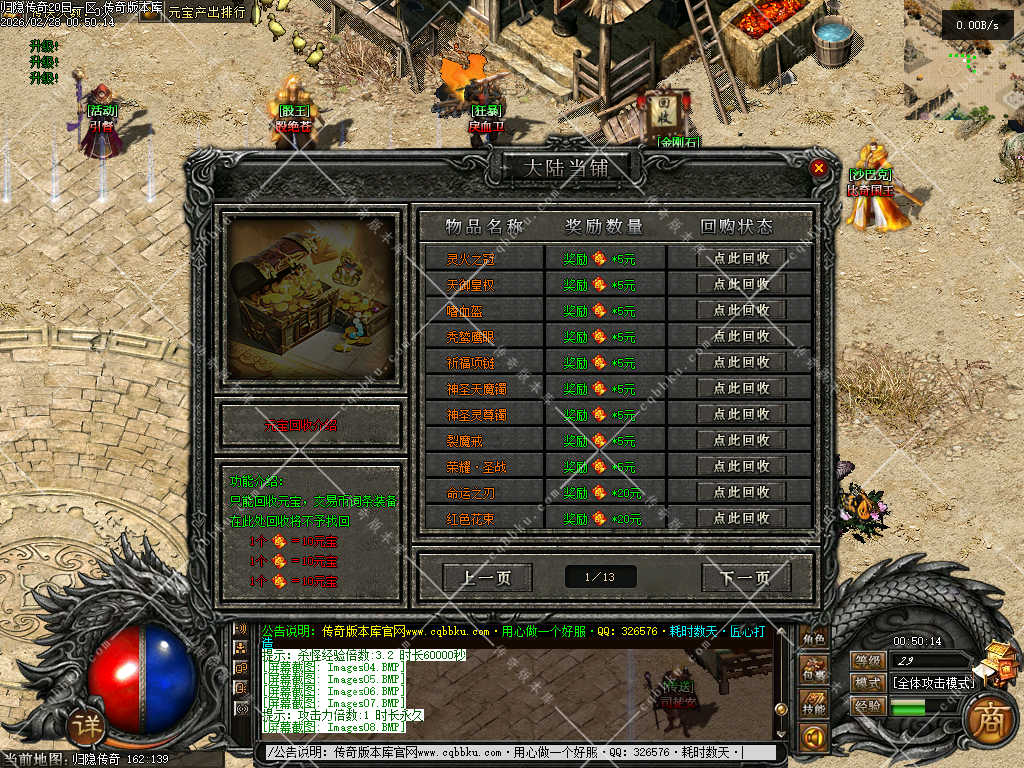
Task: Recycle 命运之刃 for 20 yuan
Action: (741, 492)
